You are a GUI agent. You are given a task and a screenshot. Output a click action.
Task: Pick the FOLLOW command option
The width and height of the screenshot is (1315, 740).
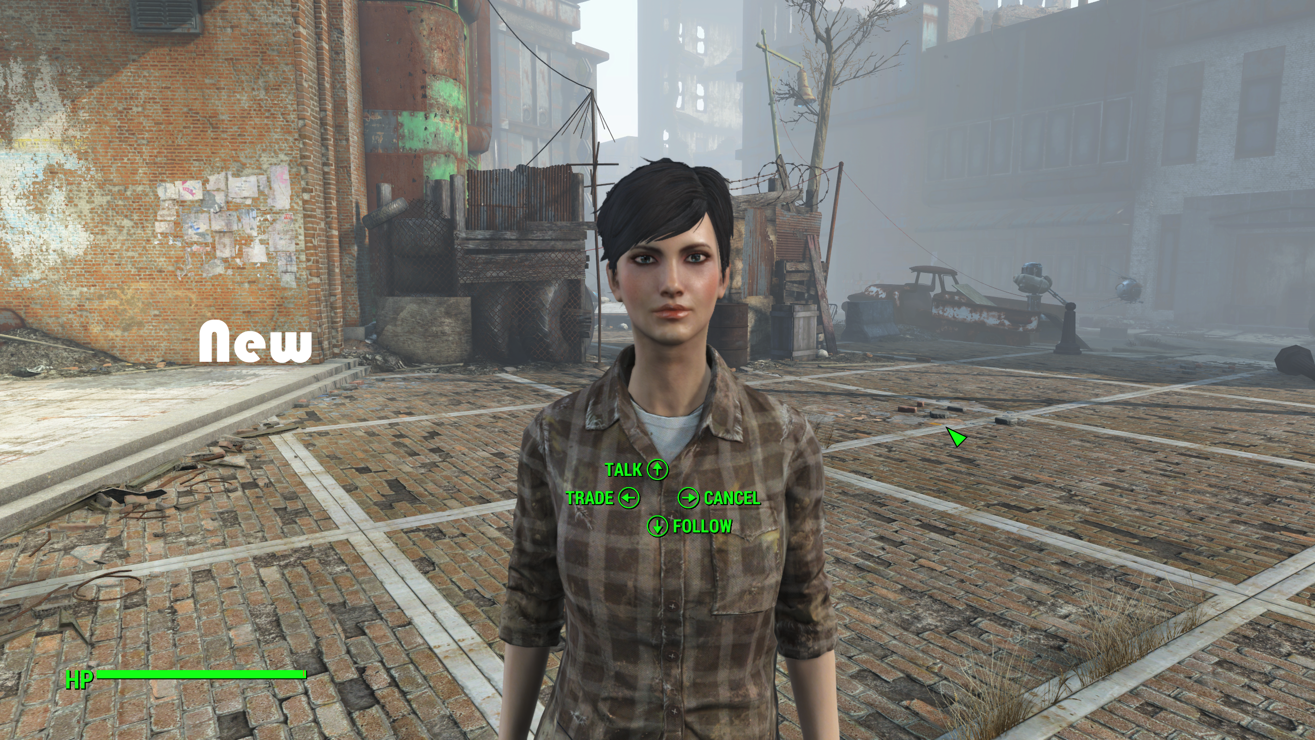[690, 526]
